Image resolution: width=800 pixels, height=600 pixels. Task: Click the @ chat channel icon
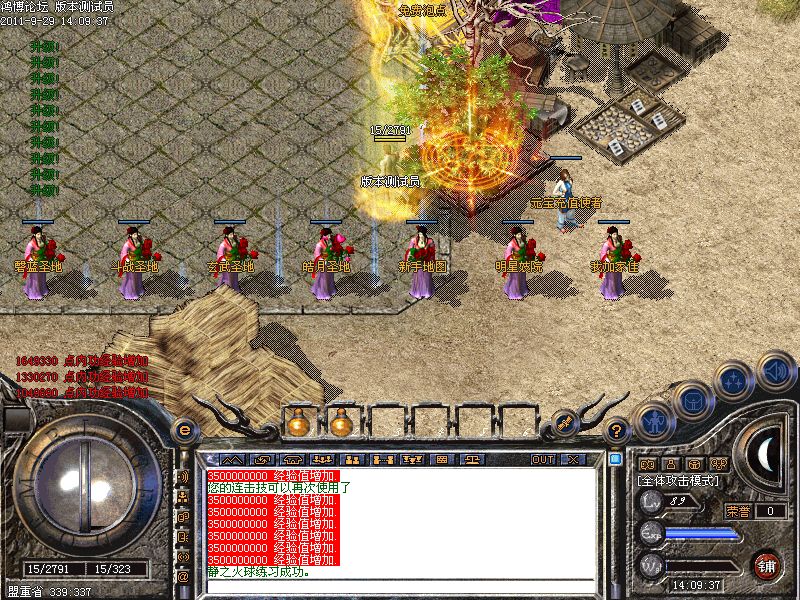183,577
